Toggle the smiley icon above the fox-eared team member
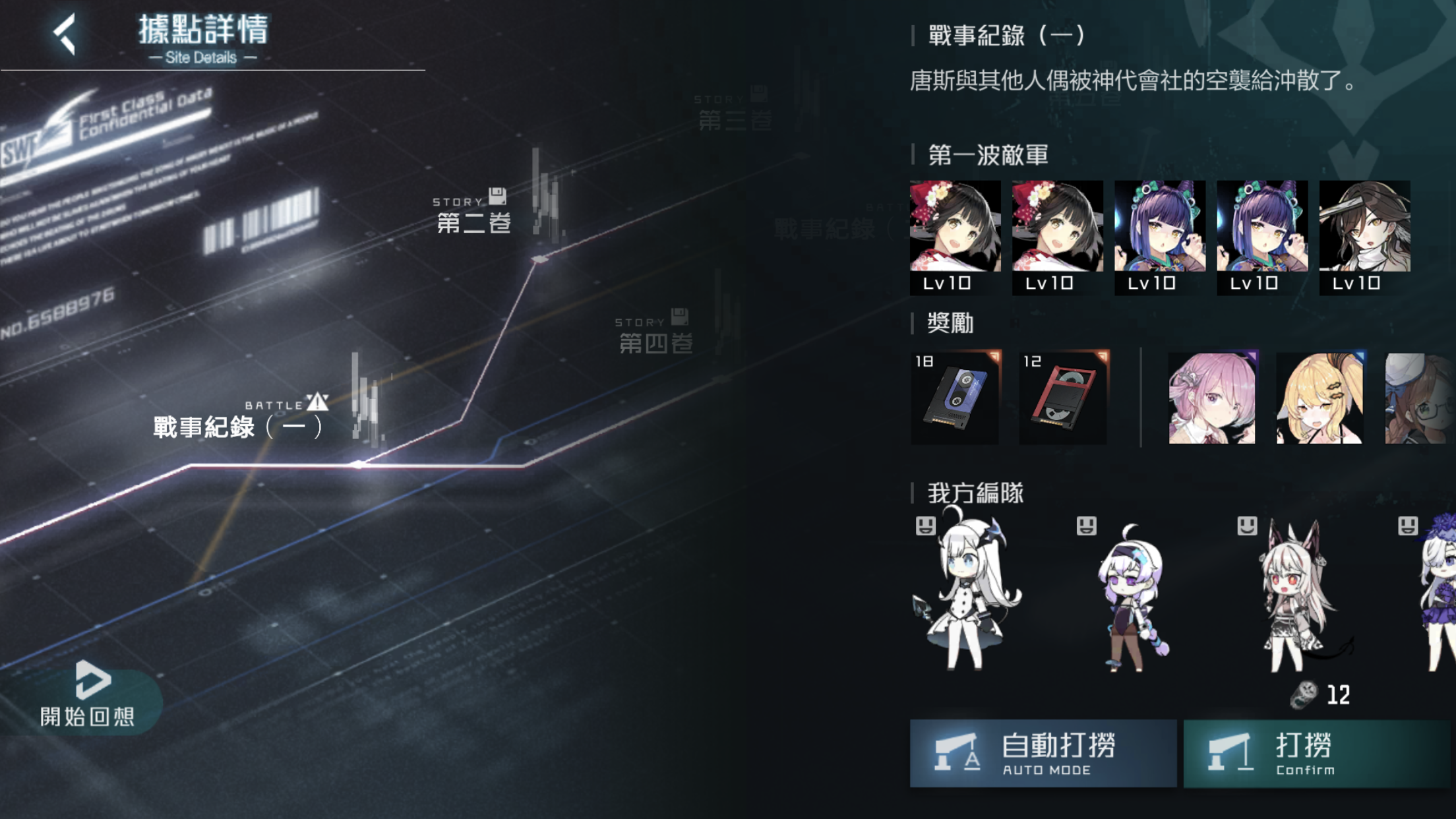 (x=1246, y=526)
